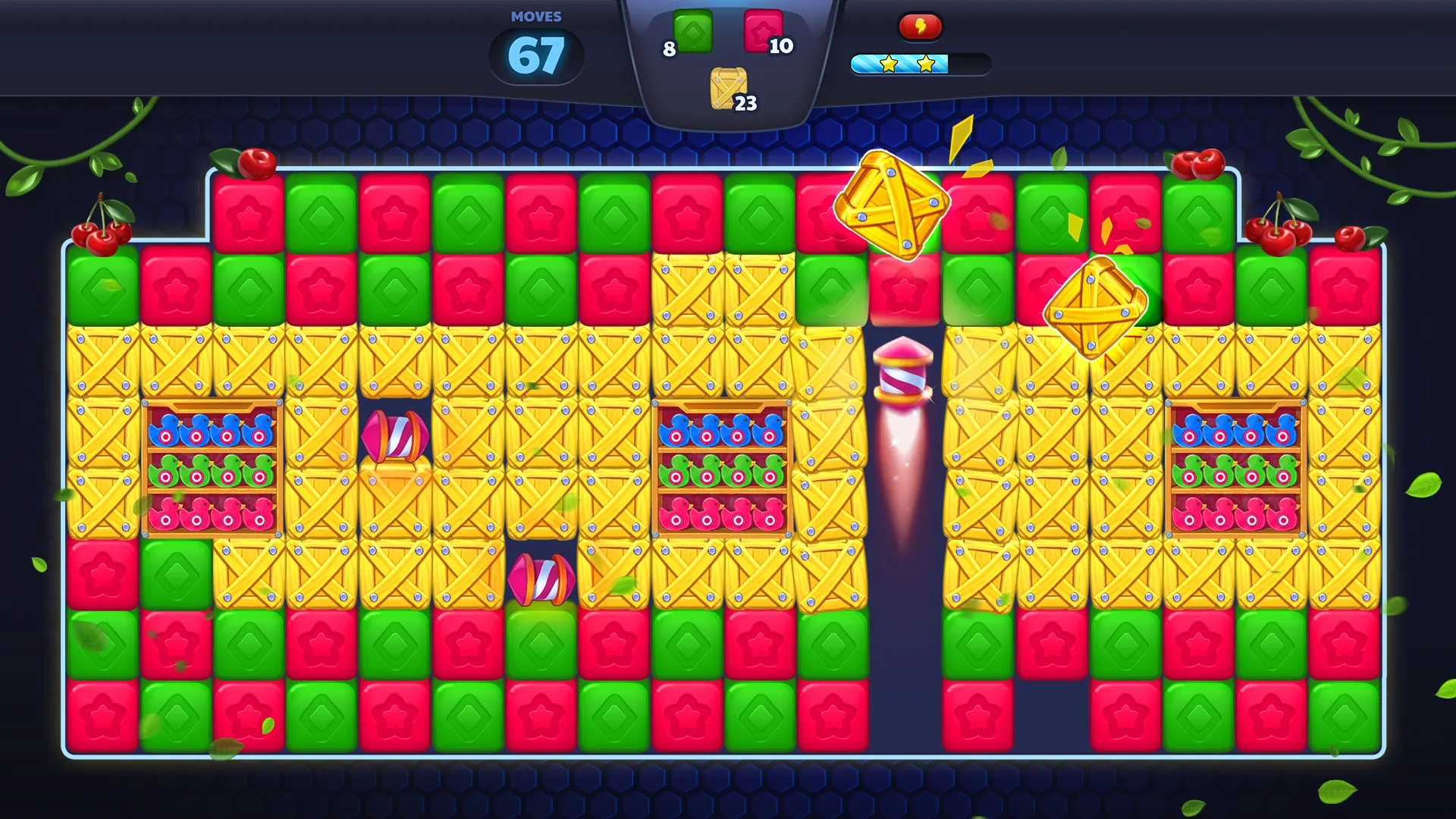Click the second star on the progress bar
Image resolution: width=1456 pixels, height=819 pixels.
924,64
